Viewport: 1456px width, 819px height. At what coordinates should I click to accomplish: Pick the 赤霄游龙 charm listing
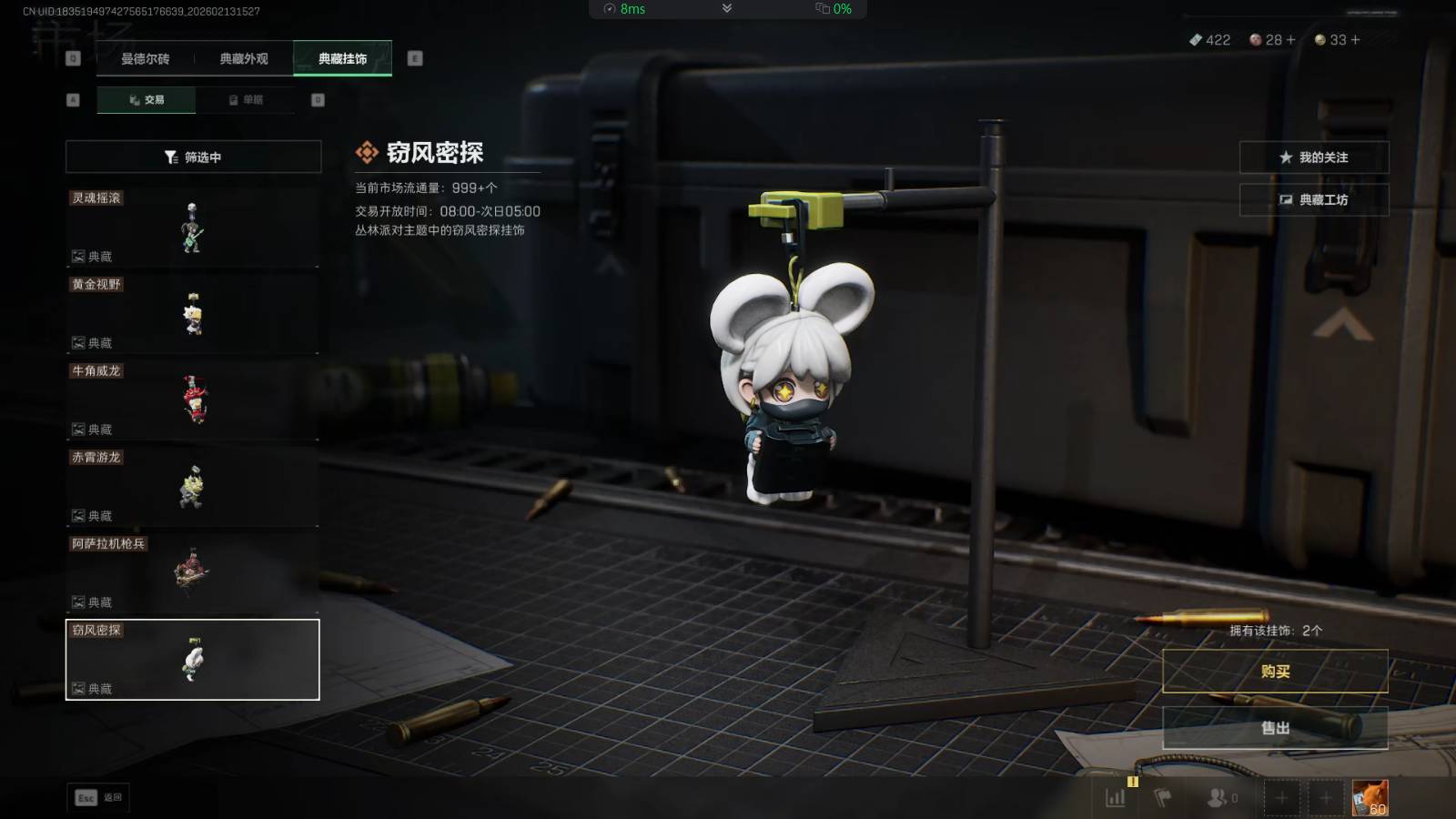tap(192, 486)
